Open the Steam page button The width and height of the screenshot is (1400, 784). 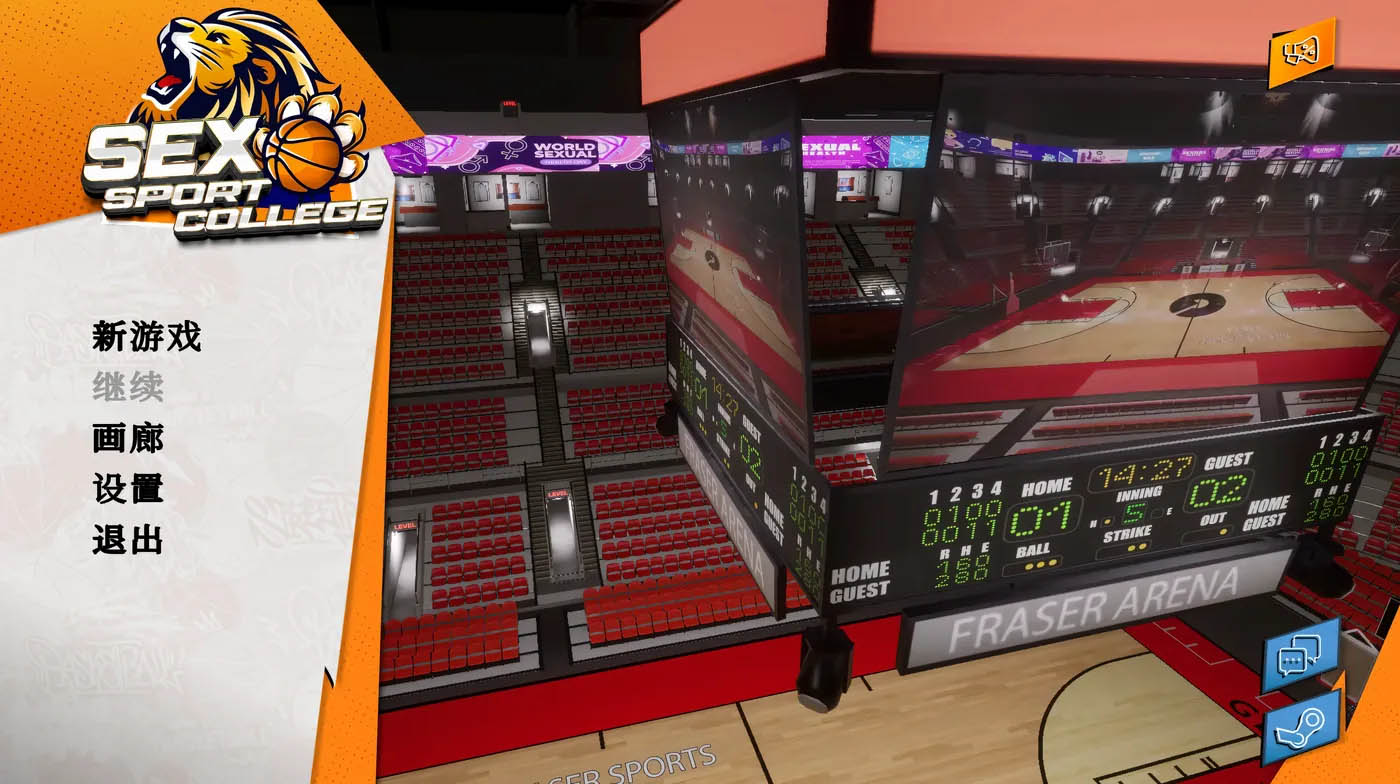pos(1301,727)
